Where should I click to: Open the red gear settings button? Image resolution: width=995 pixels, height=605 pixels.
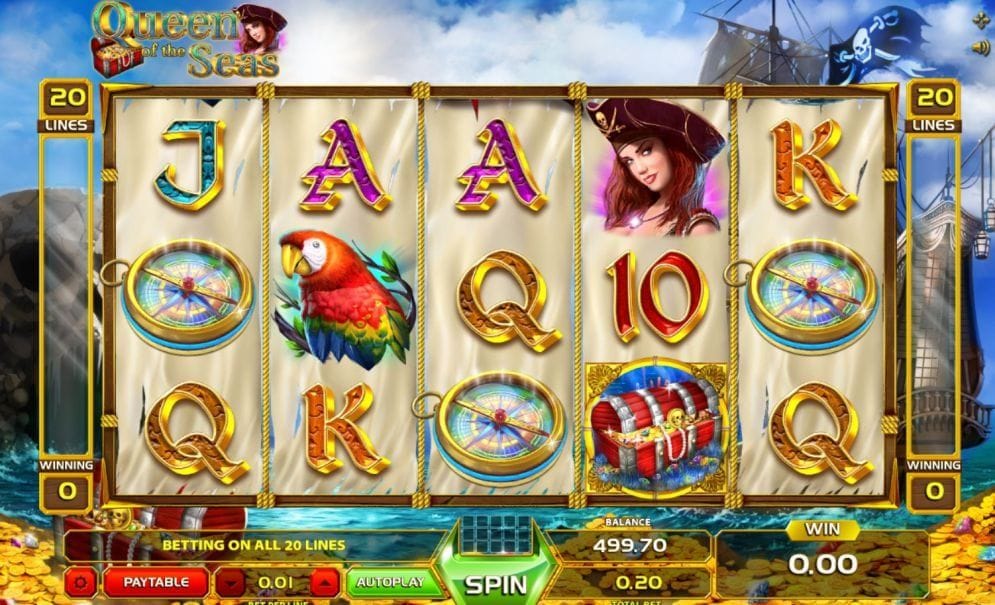(x=80, y=581)
